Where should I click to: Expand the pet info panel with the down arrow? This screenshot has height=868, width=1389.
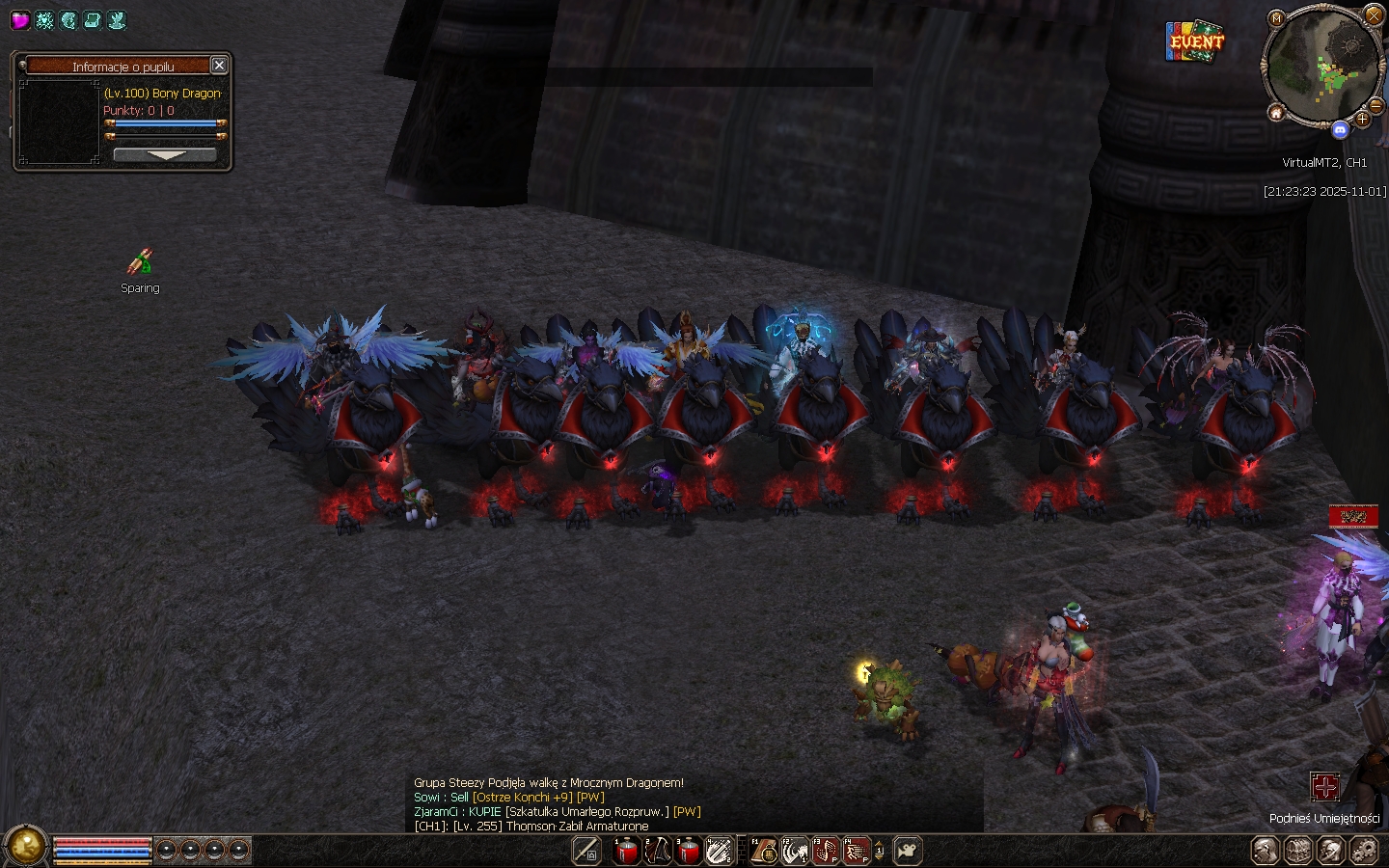tap(165, 155)
